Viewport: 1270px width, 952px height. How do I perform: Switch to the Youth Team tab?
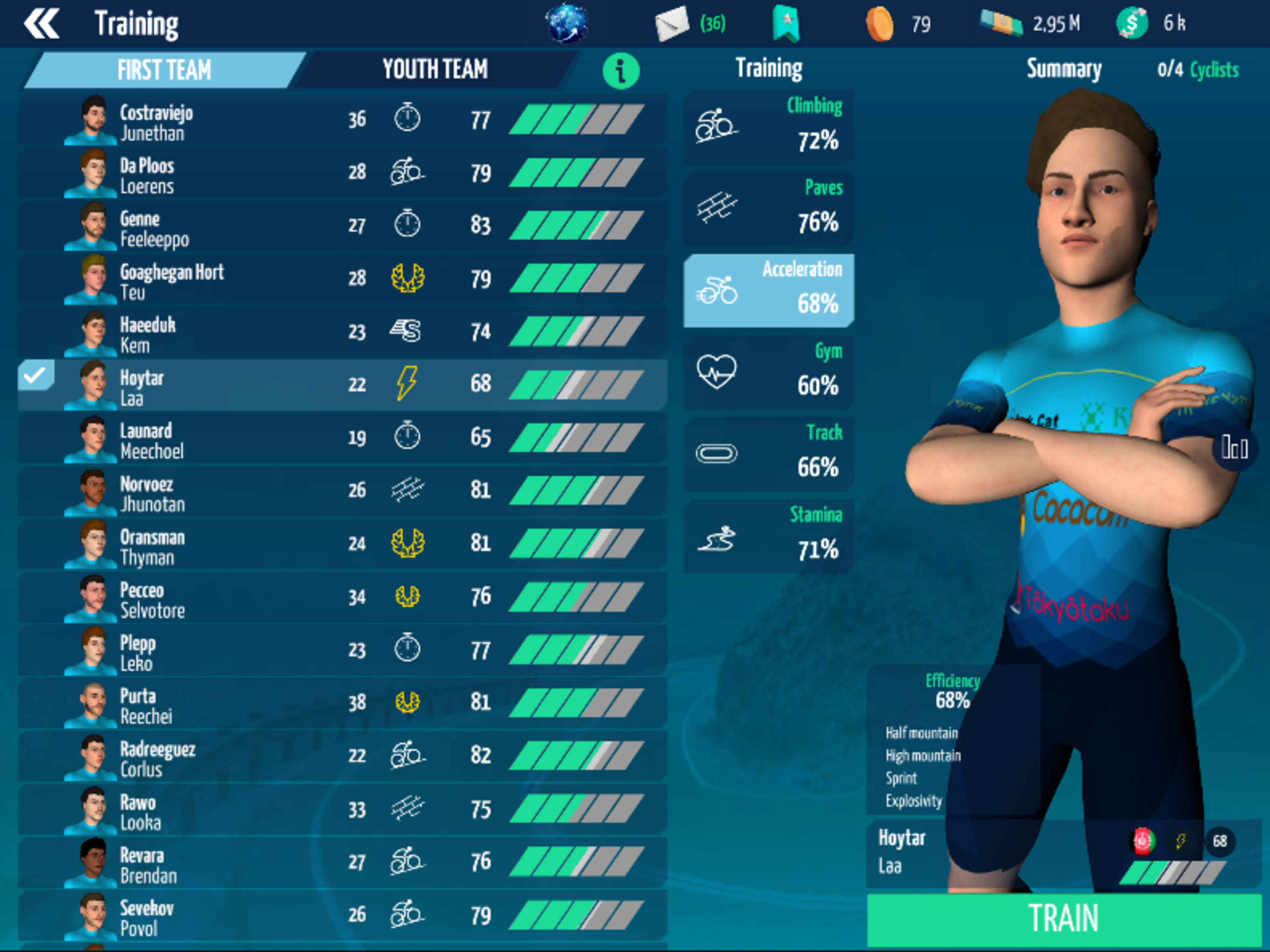point(435,69)
